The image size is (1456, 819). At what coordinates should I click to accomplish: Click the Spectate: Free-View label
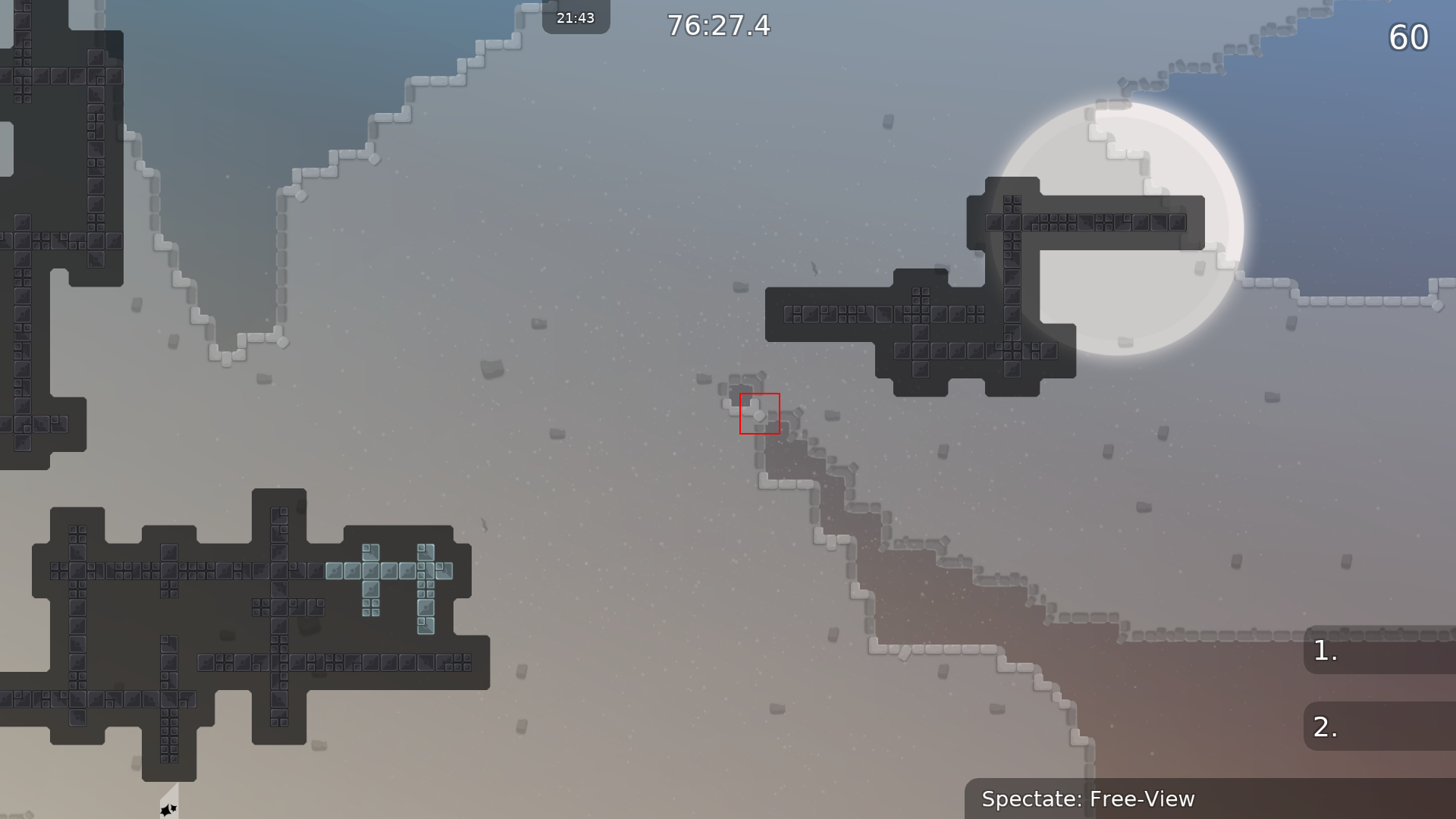coord(1088,799)
